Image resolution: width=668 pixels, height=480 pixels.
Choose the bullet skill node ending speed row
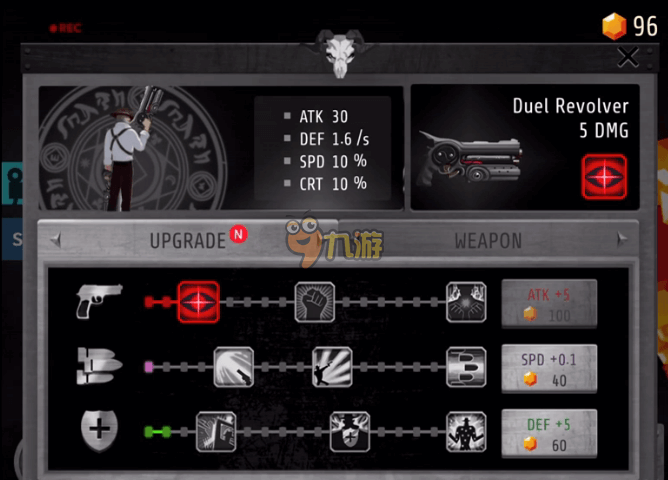(466, 367)
